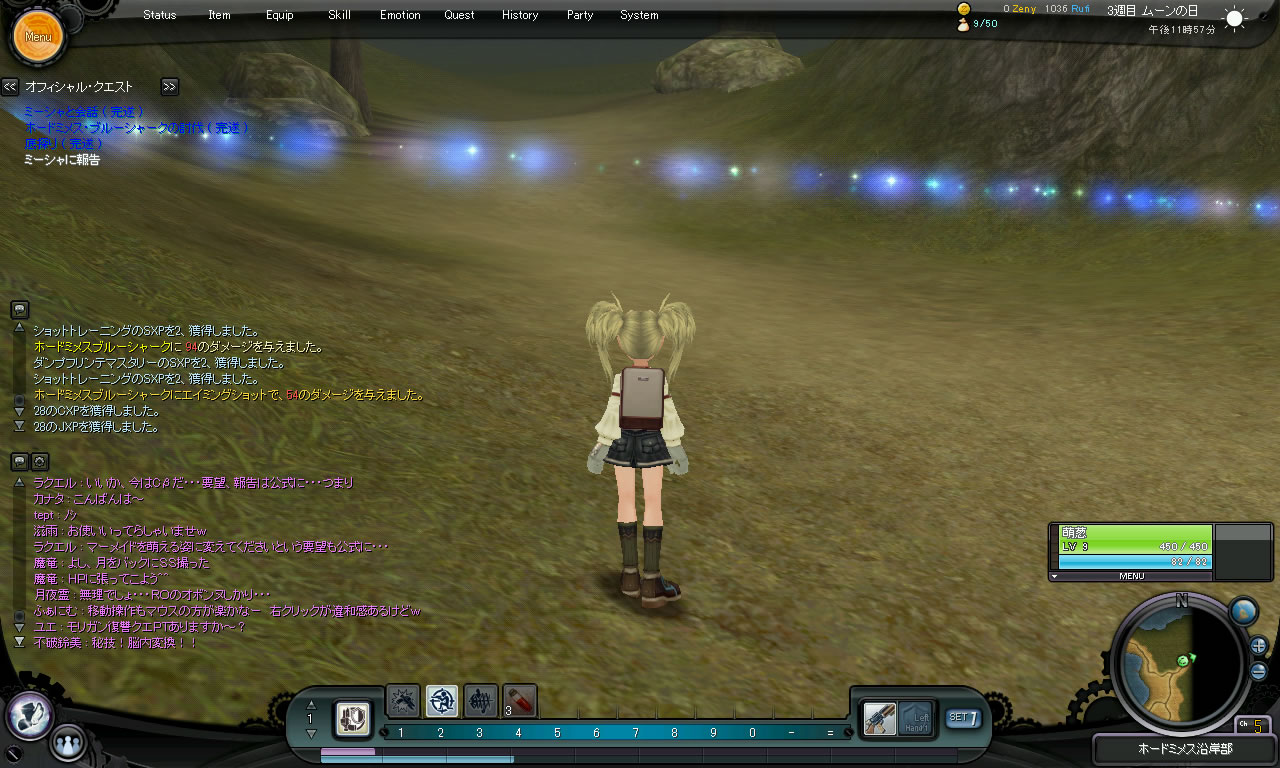Select the red cartridge item in hotbar

(520, 700)
